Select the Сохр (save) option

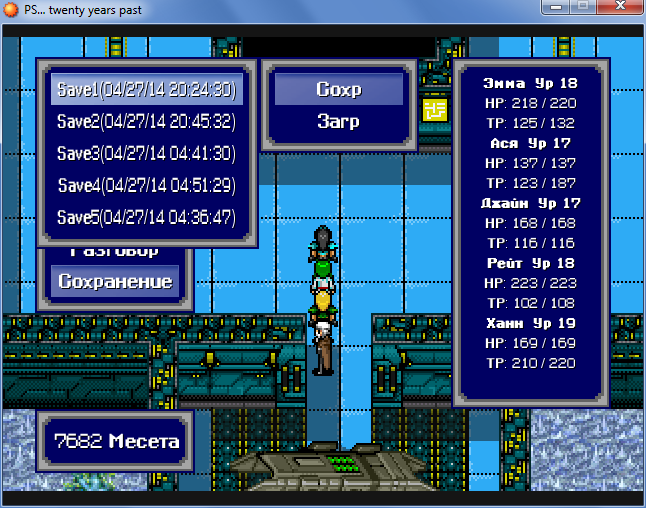click(x=338, y=89)
